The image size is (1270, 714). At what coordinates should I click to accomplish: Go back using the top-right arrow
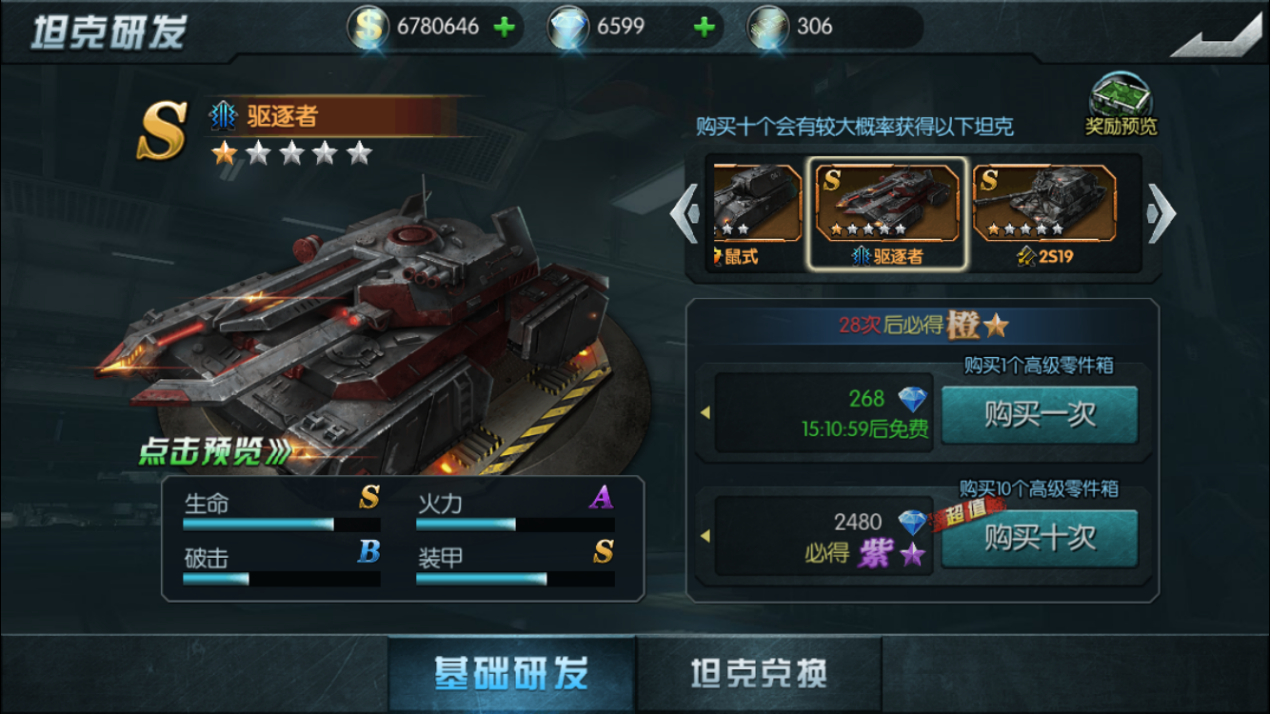pyautogui.click(x=1216, y=37)
